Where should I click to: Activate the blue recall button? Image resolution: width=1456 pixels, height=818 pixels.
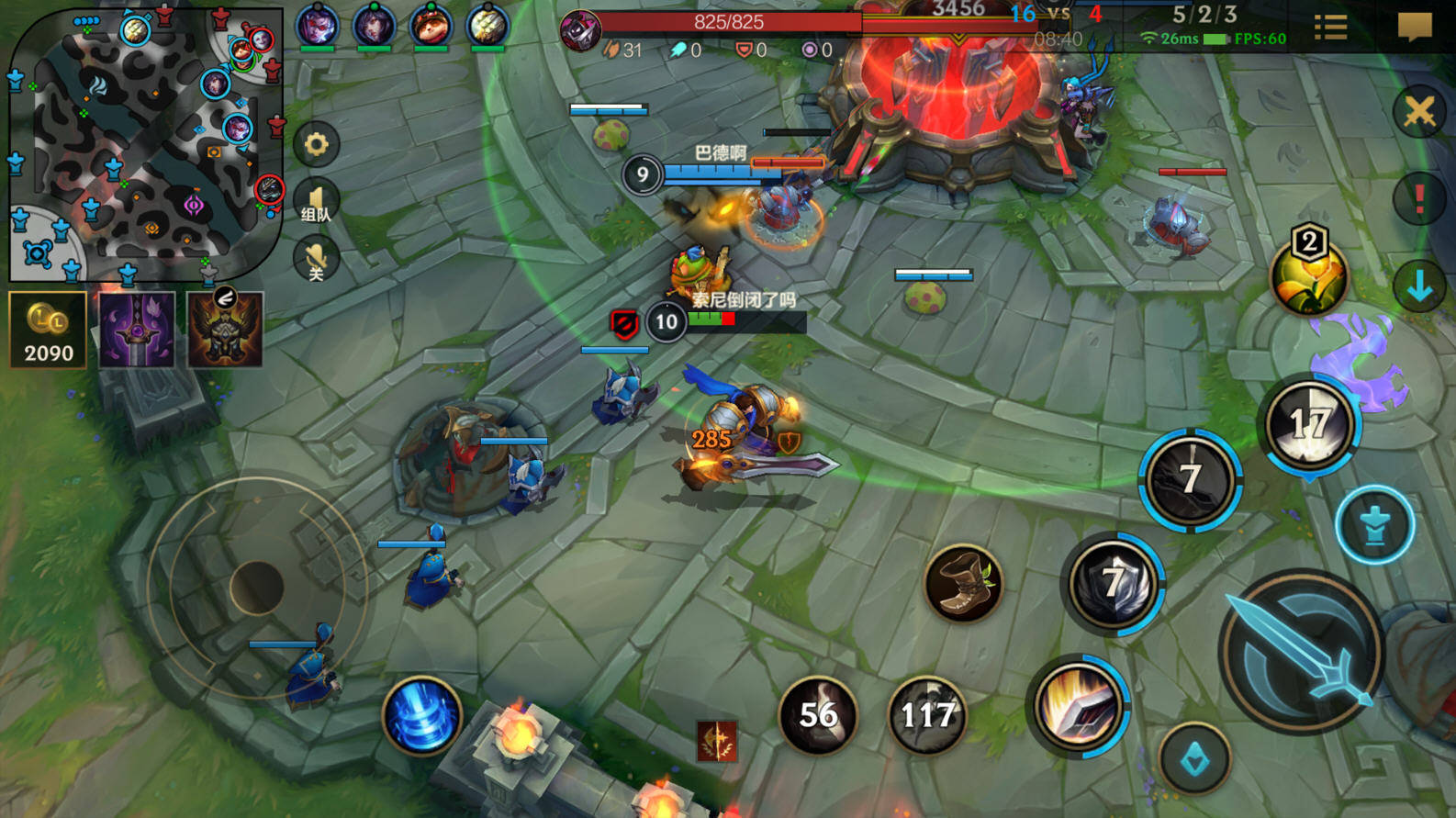[x=422, y=716]
